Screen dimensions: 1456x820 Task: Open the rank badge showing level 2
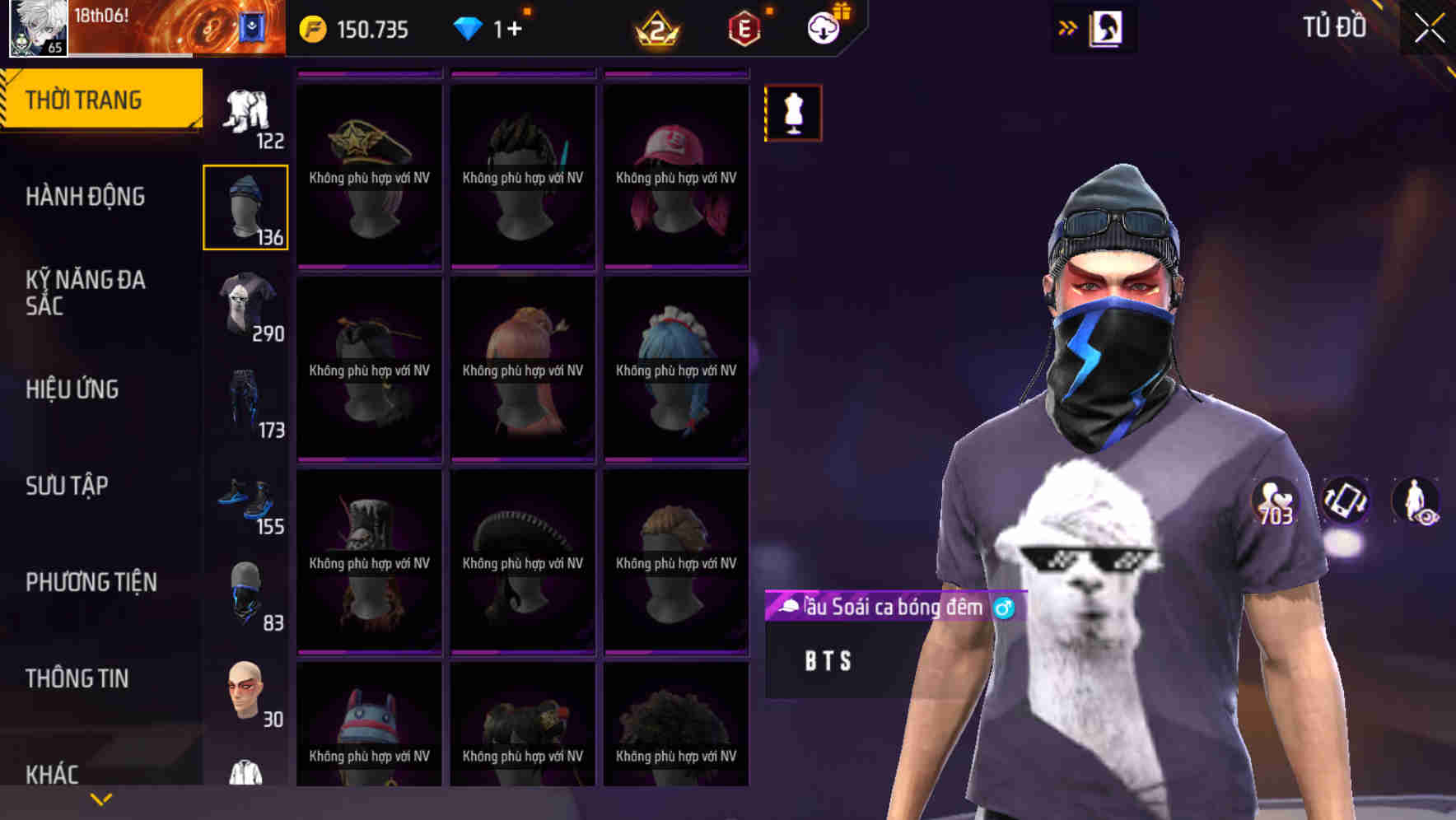(656, 29)
